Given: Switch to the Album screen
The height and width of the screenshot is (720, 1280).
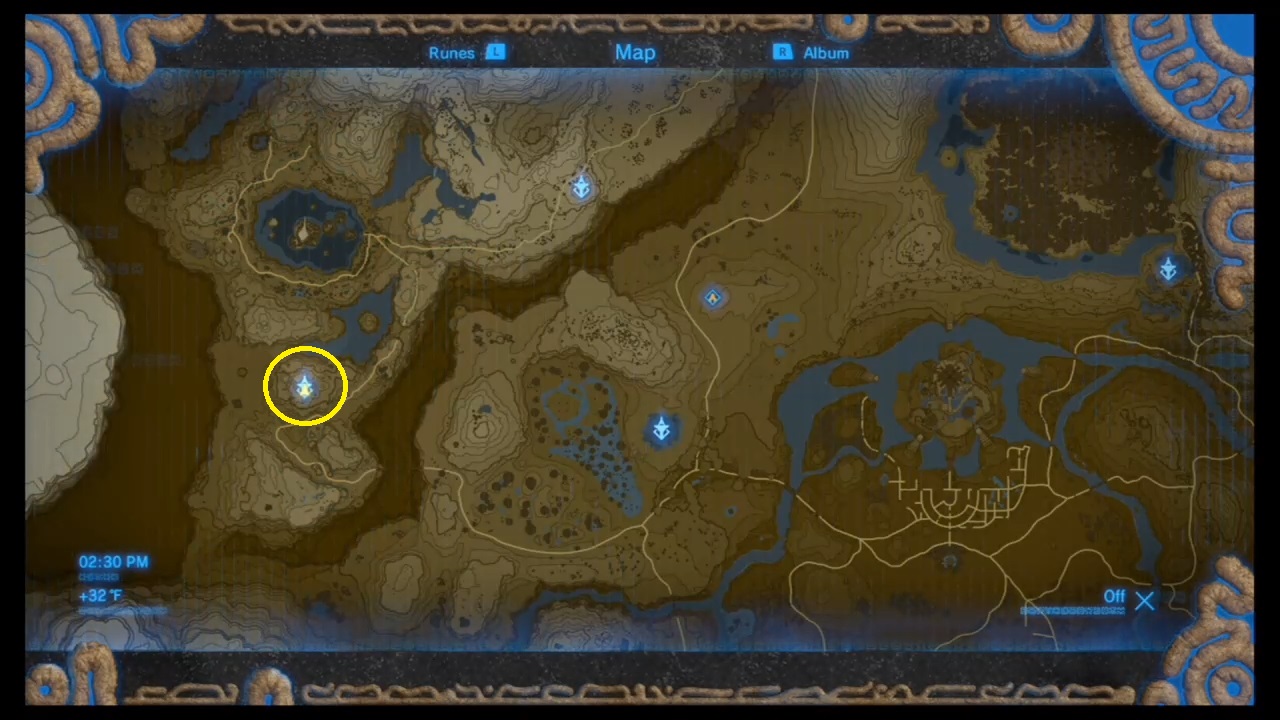Looking at the screenshot, I should coord(826,52).
